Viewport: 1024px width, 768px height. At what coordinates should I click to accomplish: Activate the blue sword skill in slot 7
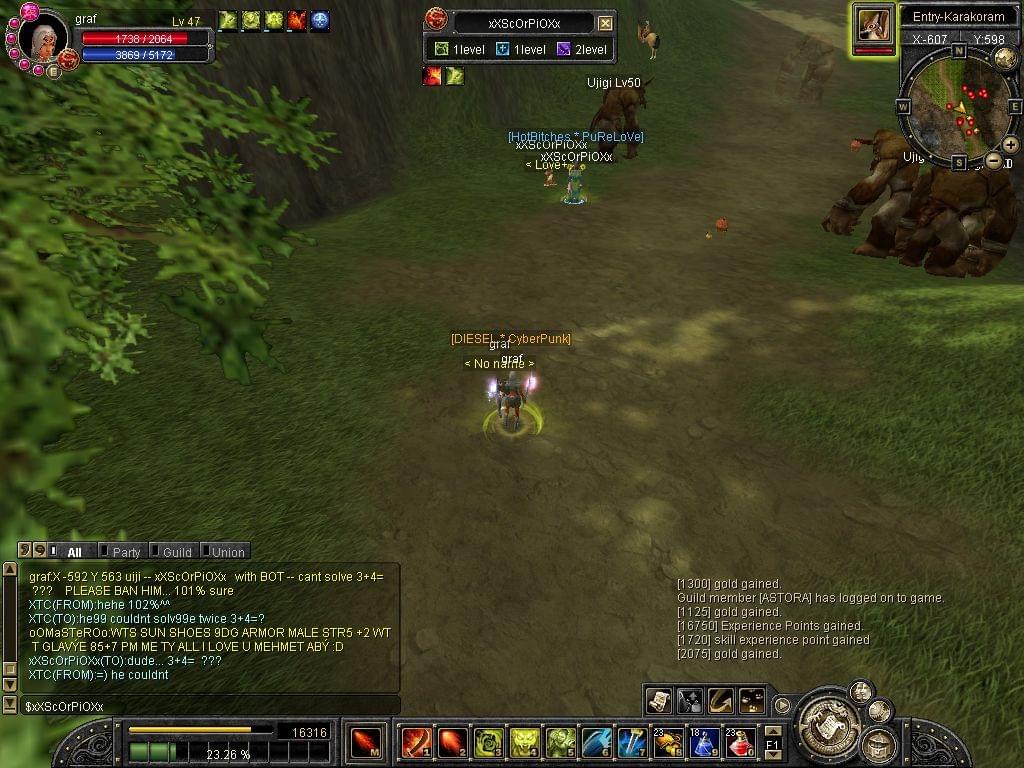click(x=631, y=743)
